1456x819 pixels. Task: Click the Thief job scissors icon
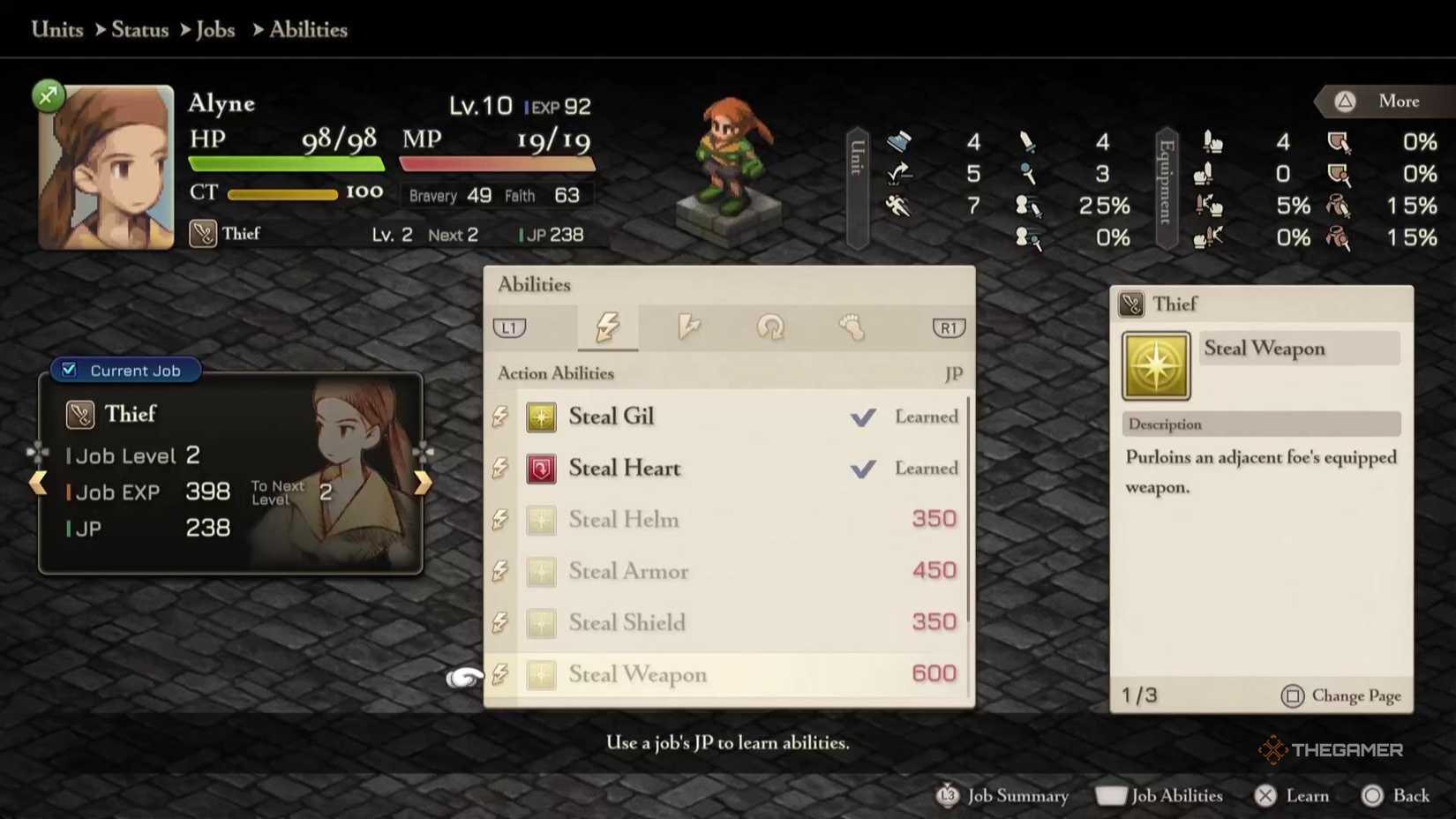(x=79, y=414)
